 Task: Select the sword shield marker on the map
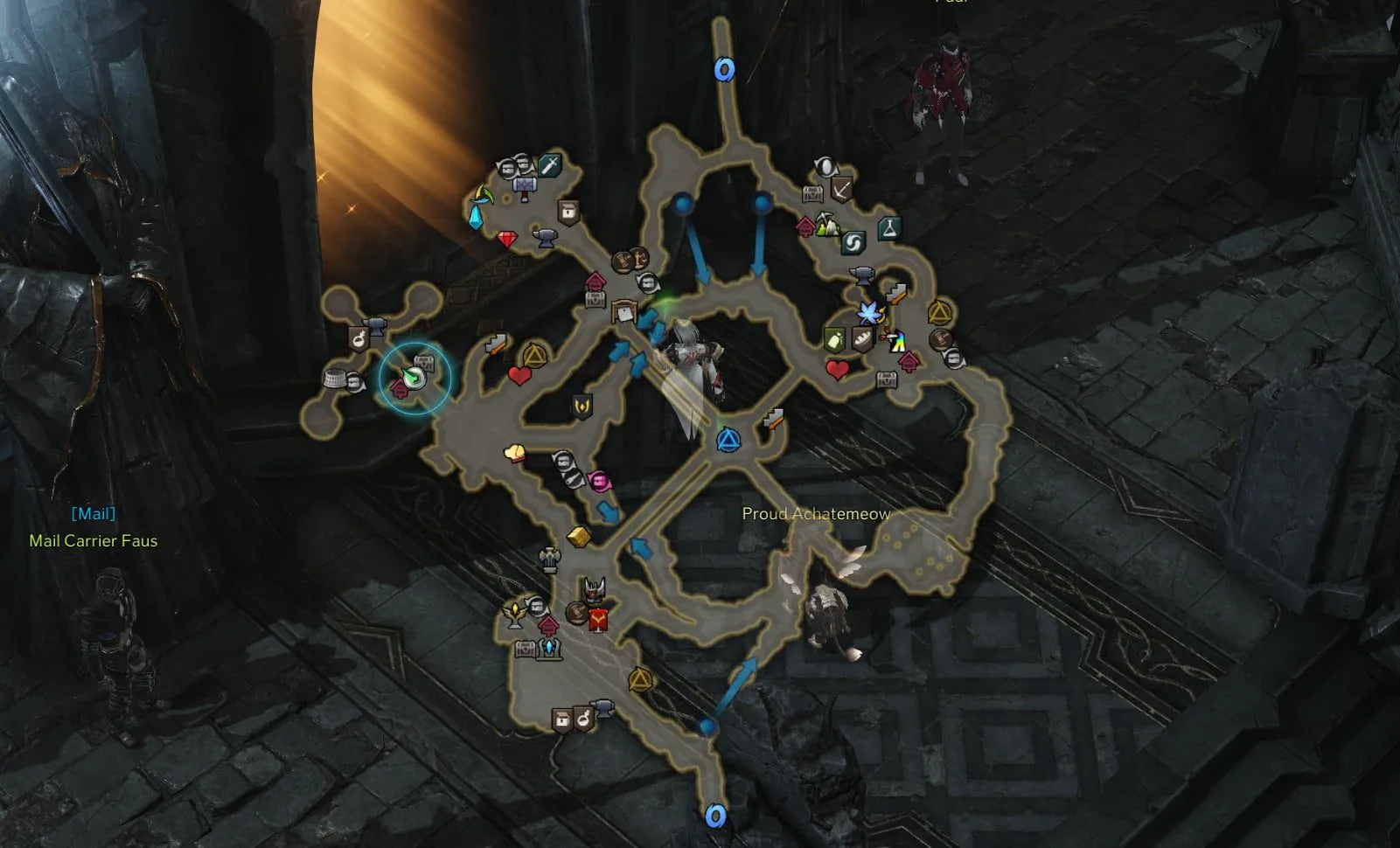click(x=549, y=165)
